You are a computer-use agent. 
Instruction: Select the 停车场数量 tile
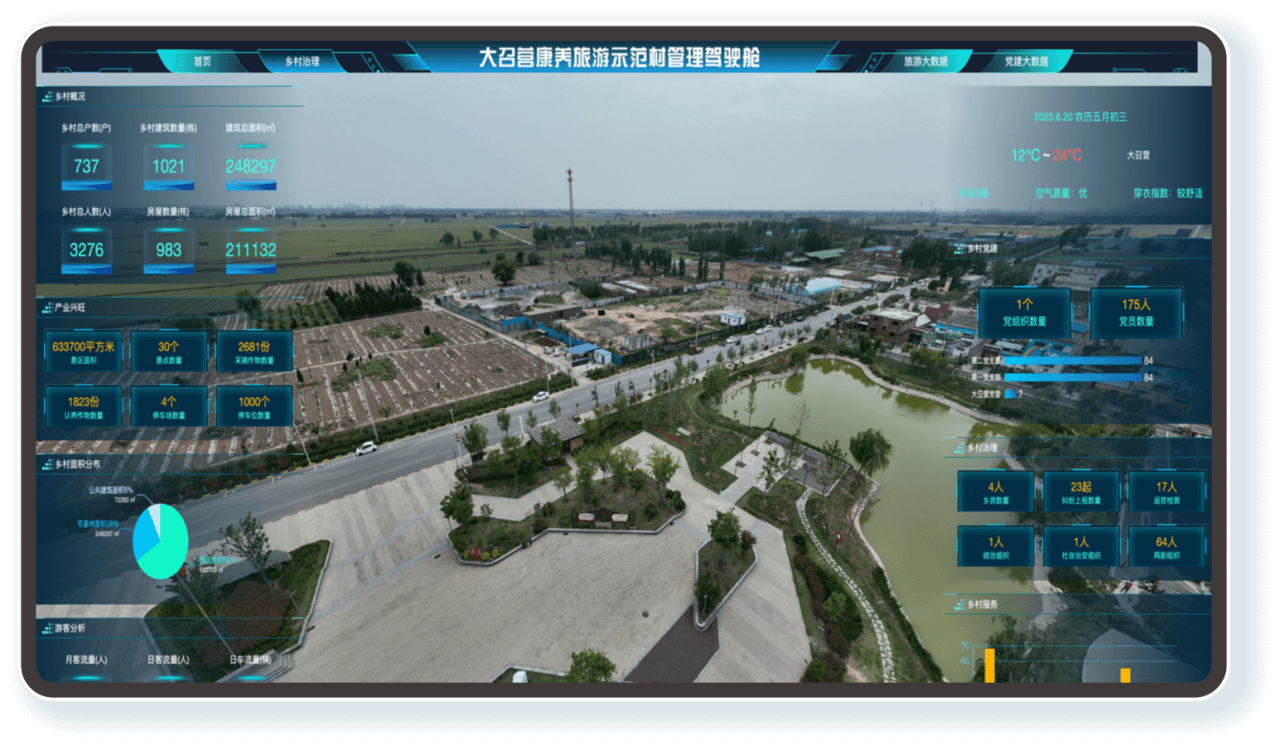coord(169,407)
